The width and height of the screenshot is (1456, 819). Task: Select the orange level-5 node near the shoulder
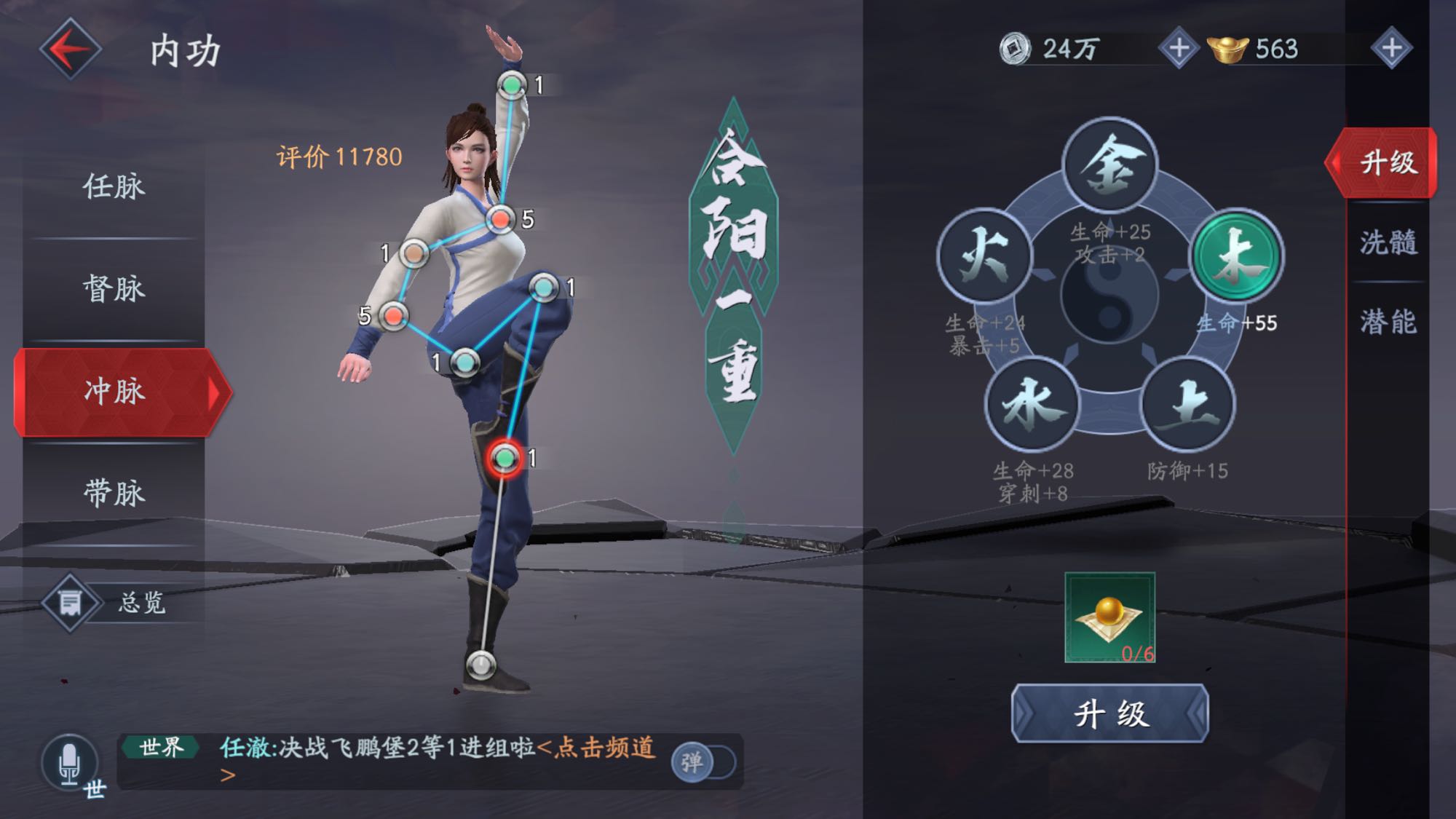tap(501, 218)
